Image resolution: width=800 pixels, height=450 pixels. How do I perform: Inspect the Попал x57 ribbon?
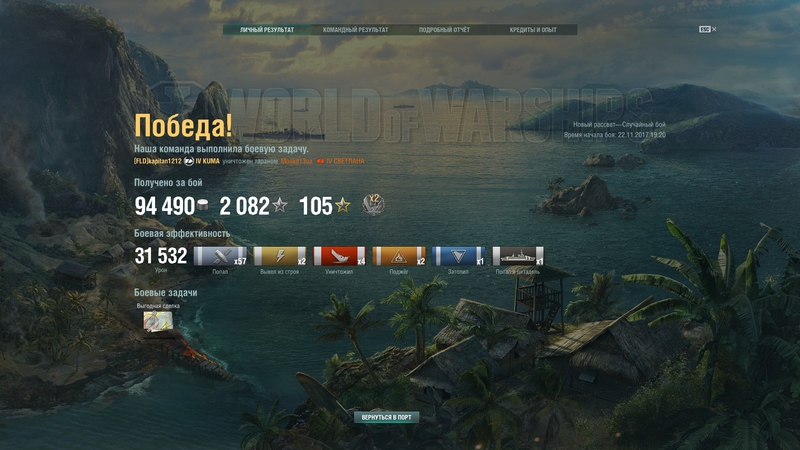pos(220,256)
